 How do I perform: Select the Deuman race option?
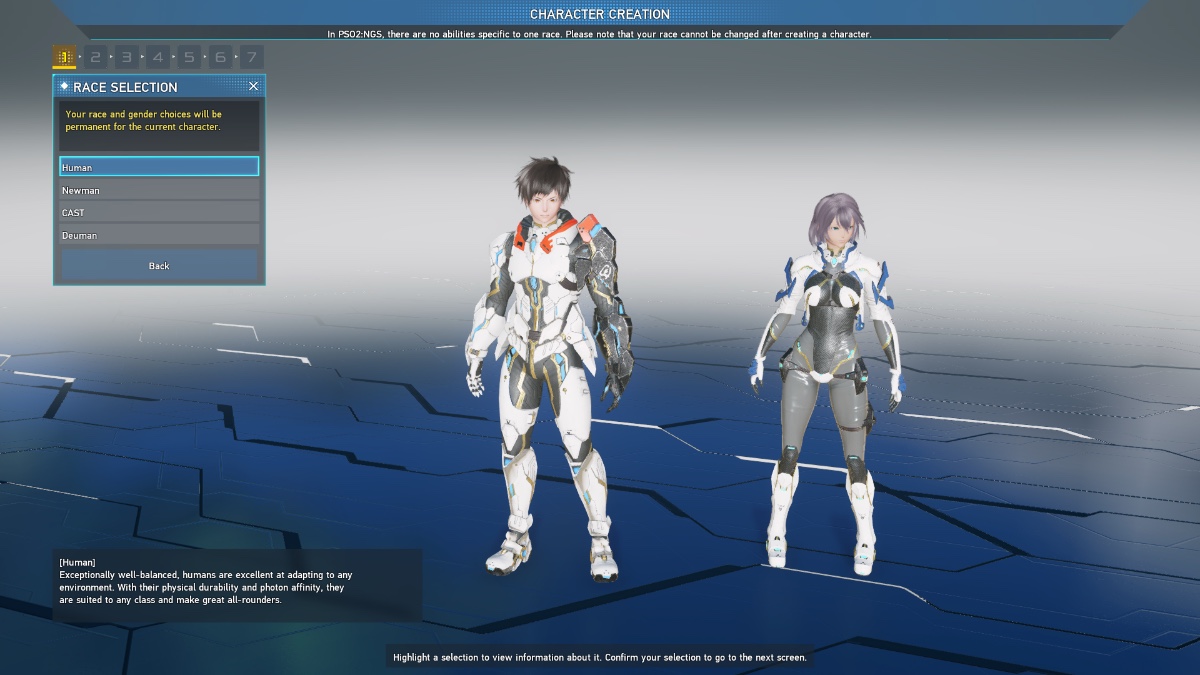[x=159, y=235]
